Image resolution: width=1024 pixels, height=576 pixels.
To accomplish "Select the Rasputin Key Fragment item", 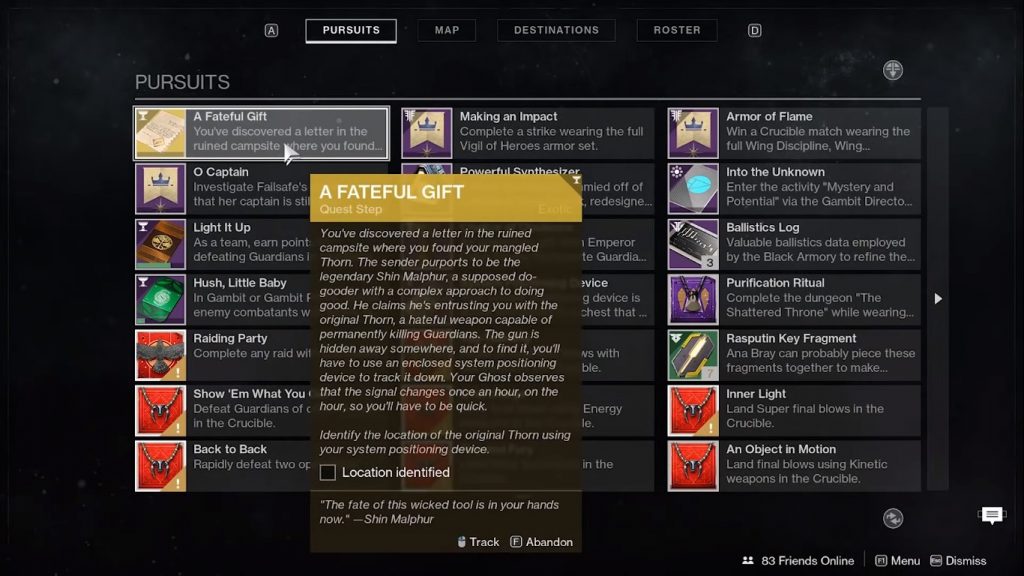I will (x=794, y=355).
